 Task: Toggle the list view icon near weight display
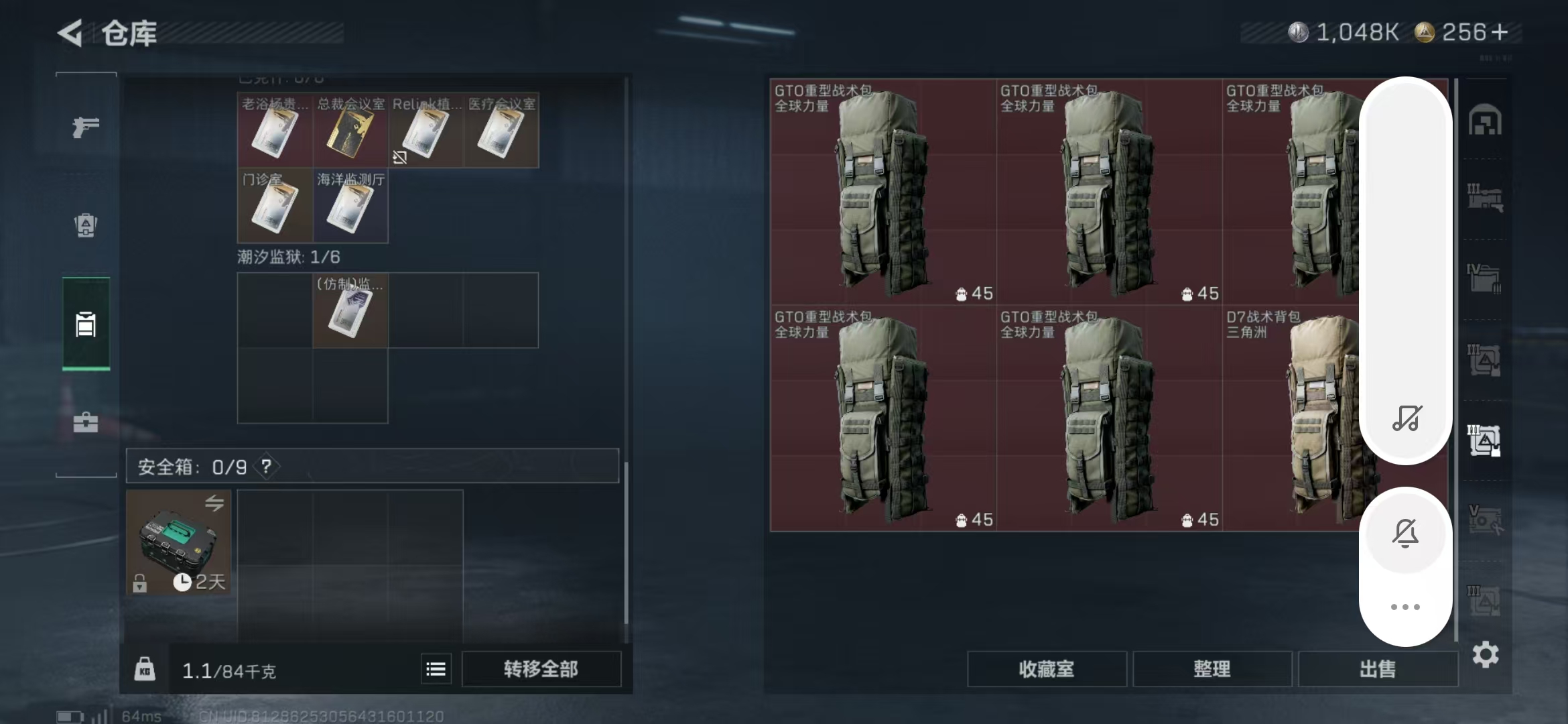tap(435, 668)
